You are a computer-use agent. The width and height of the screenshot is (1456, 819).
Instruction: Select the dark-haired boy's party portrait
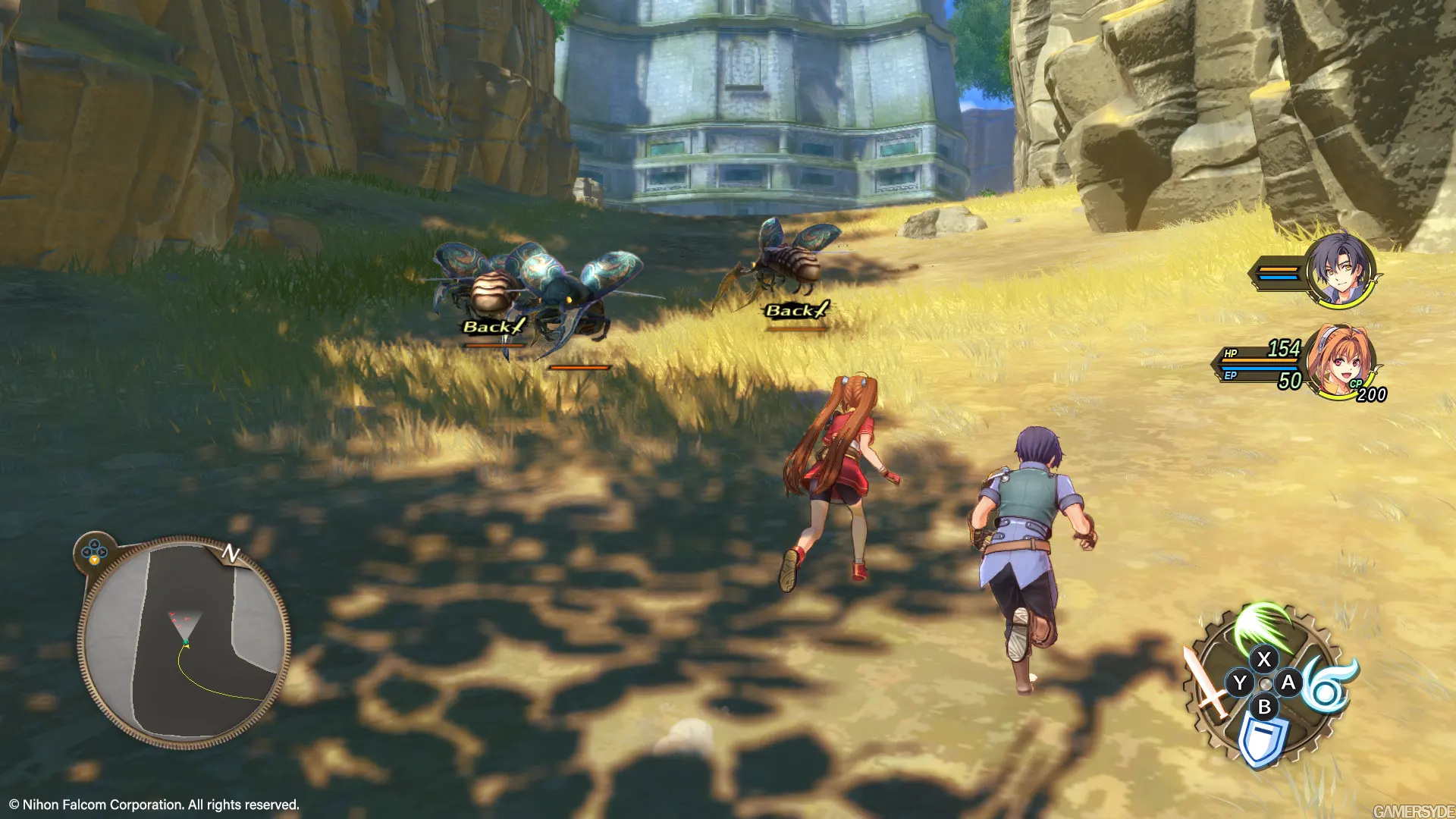coord(1340,271)
